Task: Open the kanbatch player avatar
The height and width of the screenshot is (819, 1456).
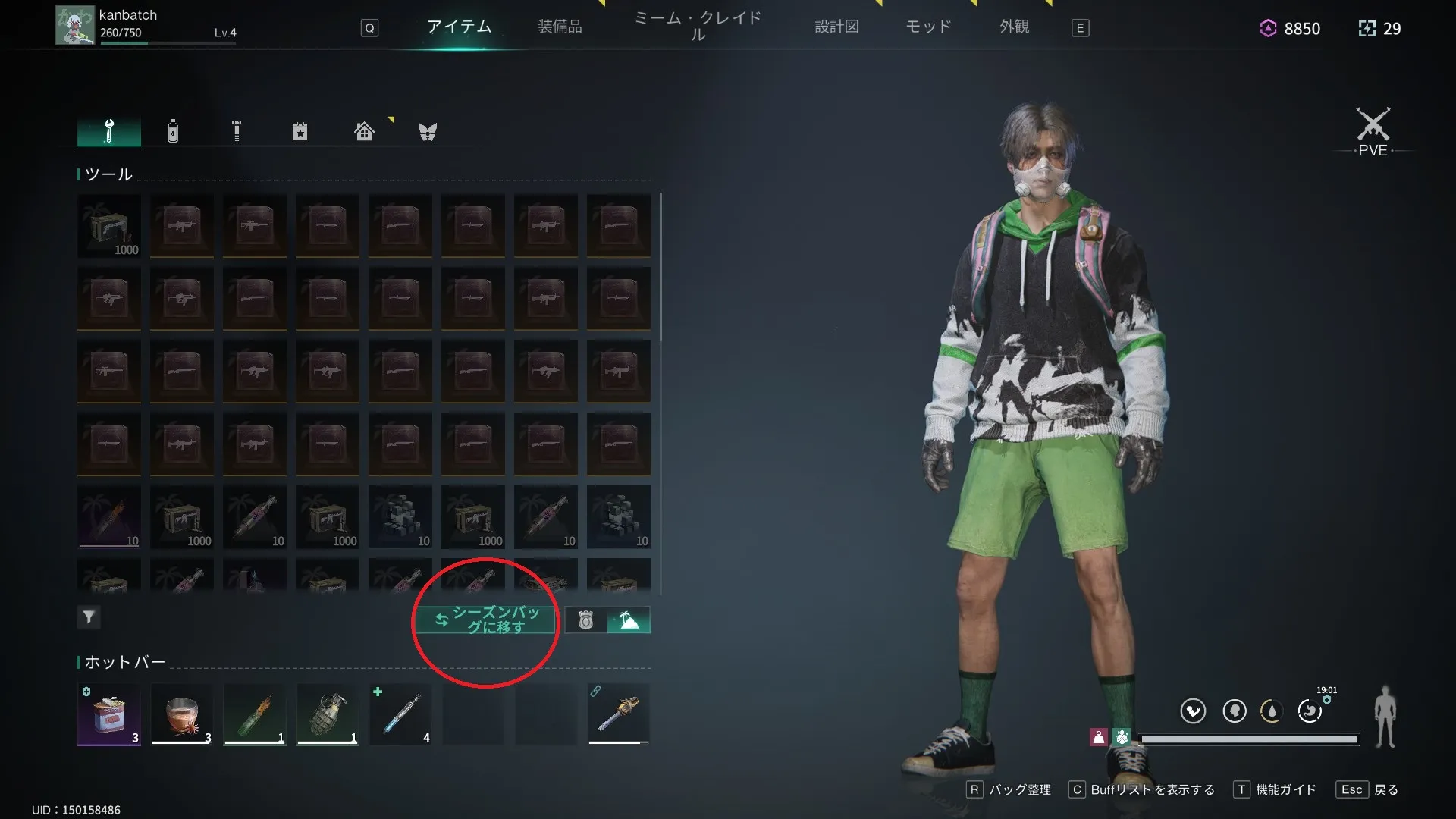Action: 74,26
